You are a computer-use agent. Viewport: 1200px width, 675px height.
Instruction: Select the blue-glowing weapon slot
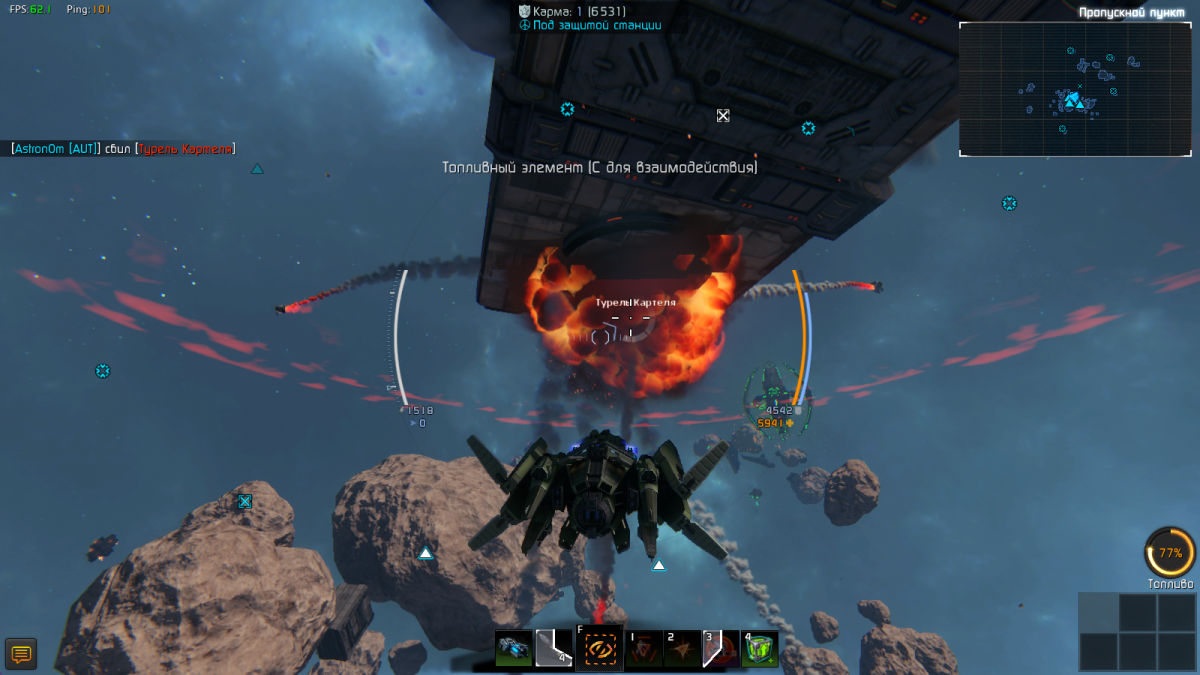(514, 648)
